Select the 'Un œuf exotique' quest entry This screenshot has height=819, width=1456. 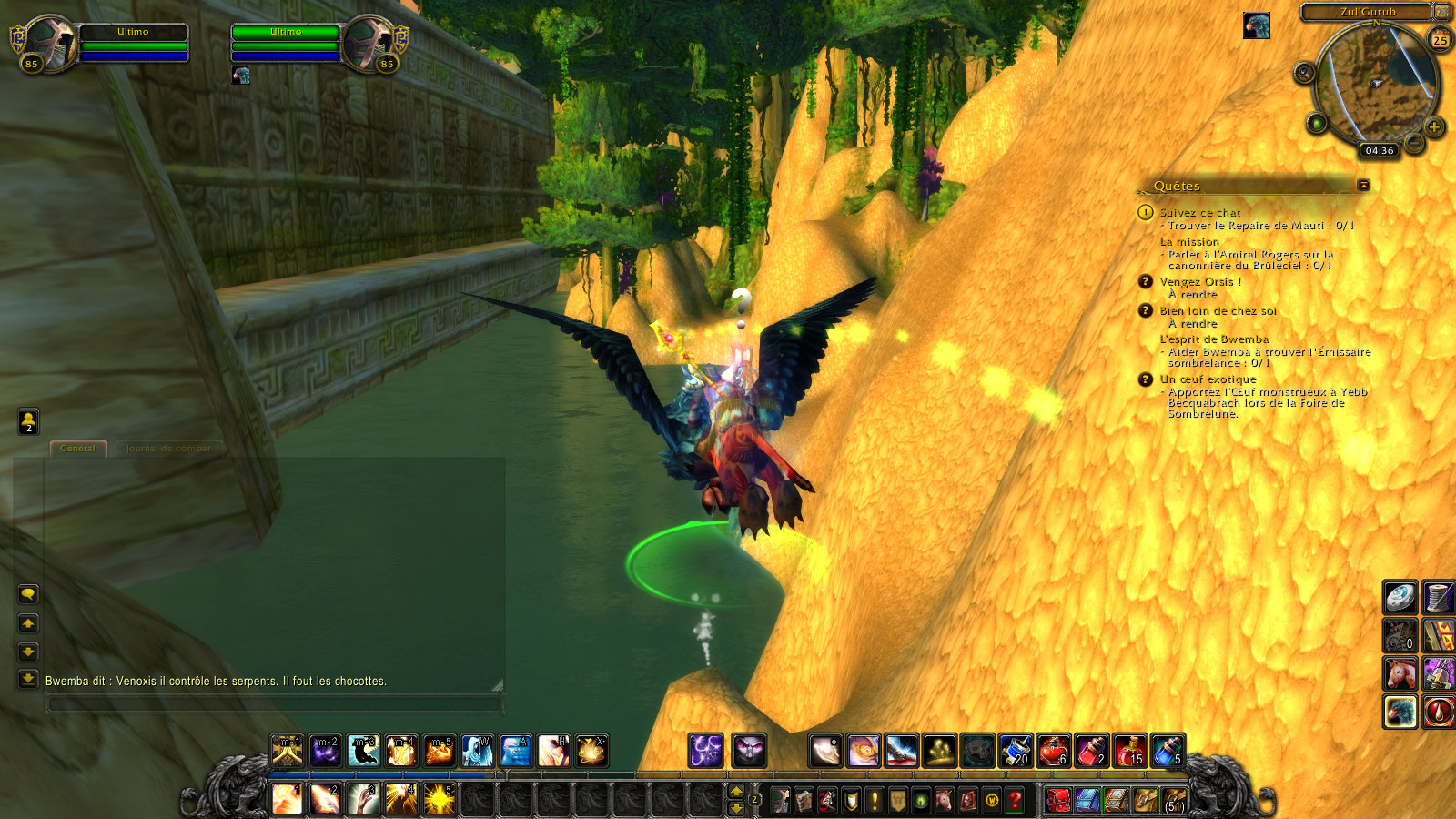tap(1208, 379)
